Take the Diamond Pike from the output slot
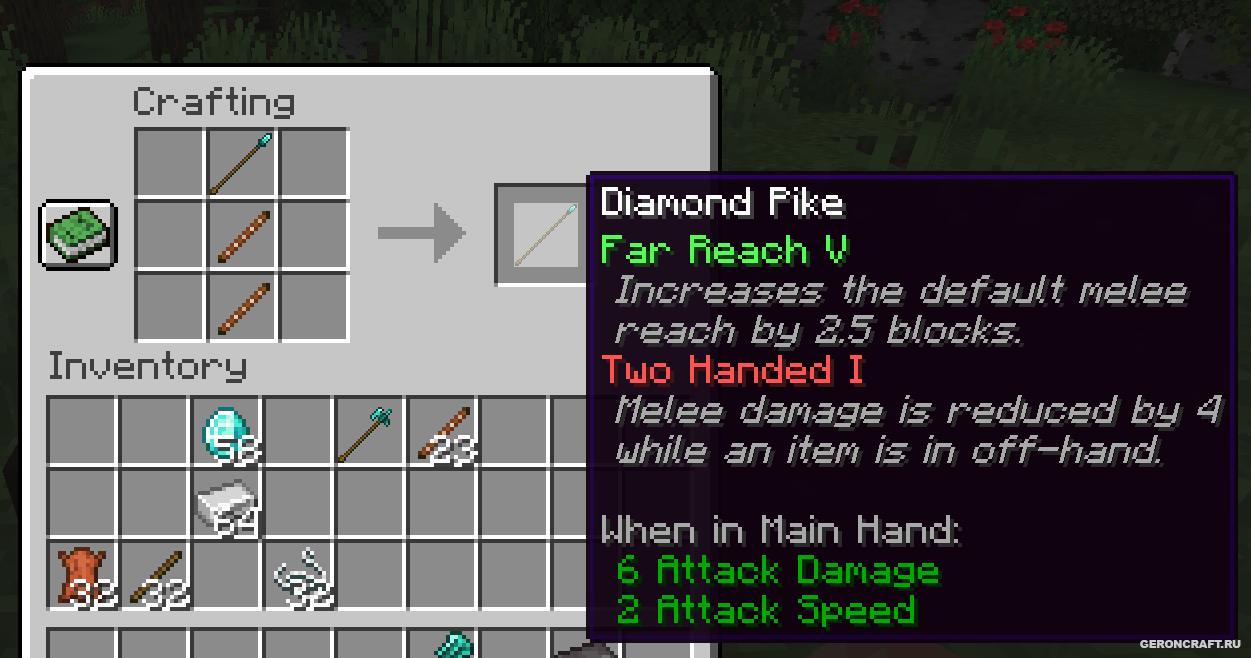The image size is (1251, 658). click(543, 234)
